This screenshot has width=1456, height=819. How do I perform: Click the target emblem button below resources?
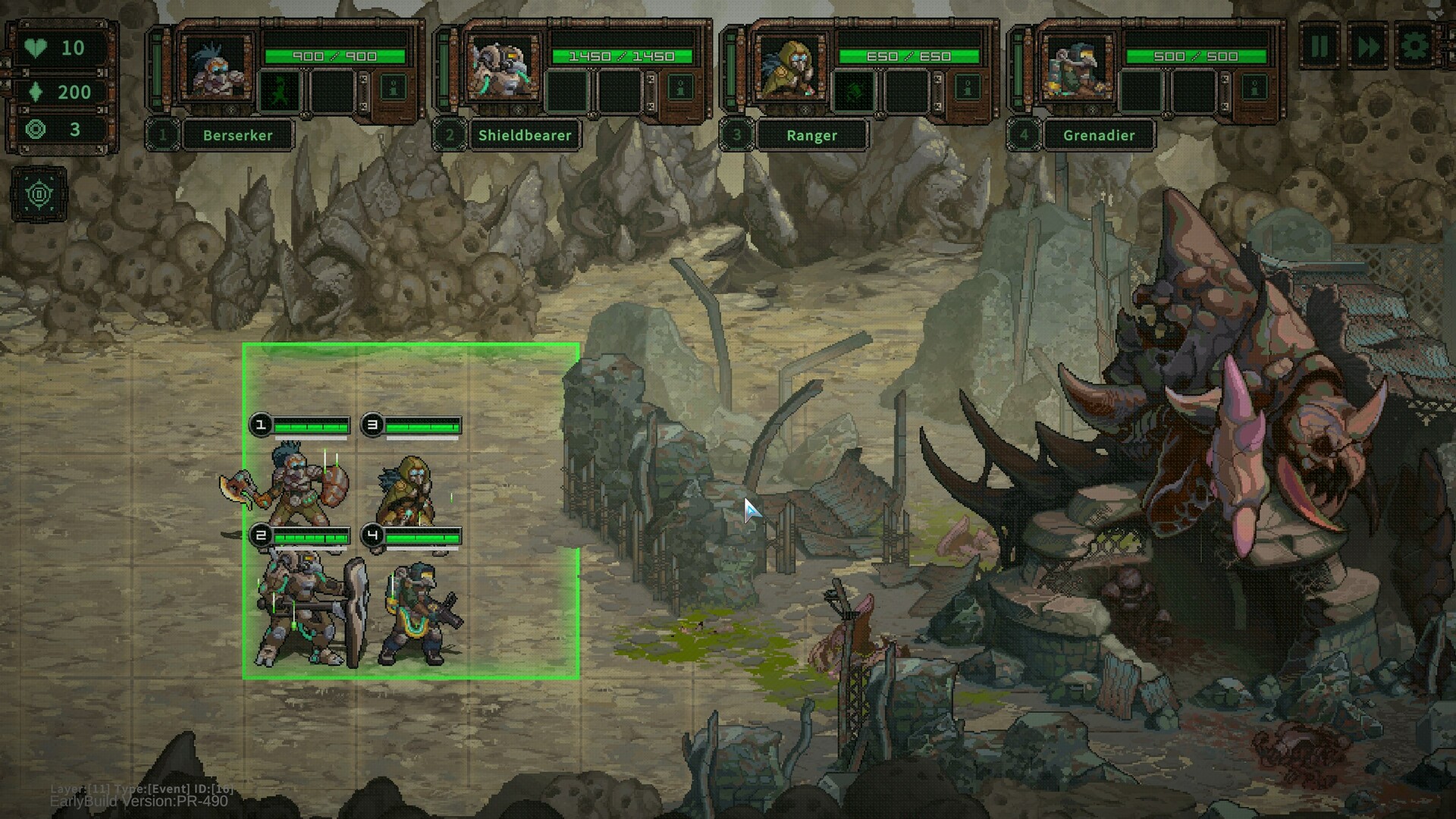[x=39, y=195]
